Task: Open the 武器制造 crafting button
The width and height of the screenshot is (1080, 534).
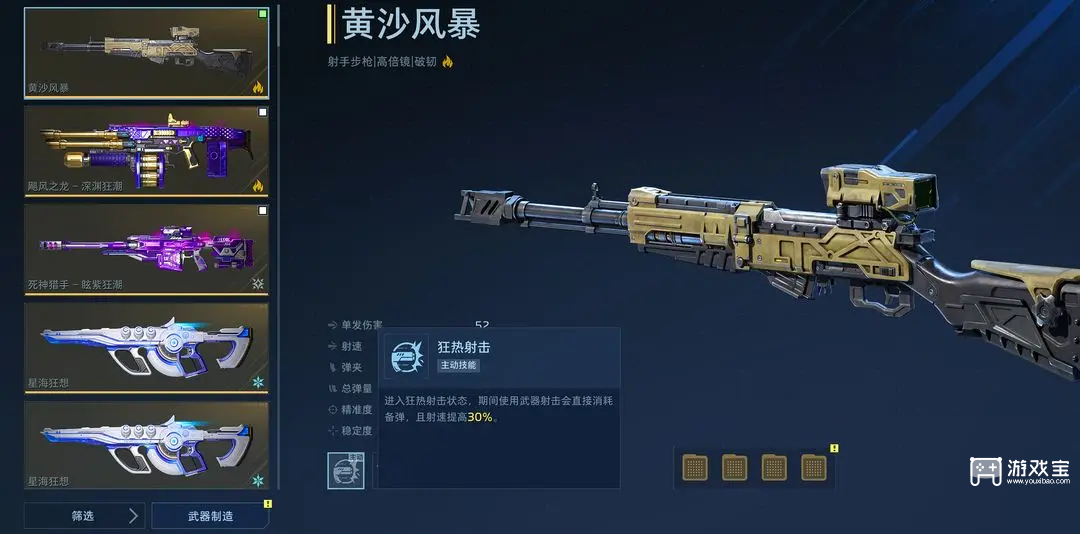Action: click(x=211, y=516)
